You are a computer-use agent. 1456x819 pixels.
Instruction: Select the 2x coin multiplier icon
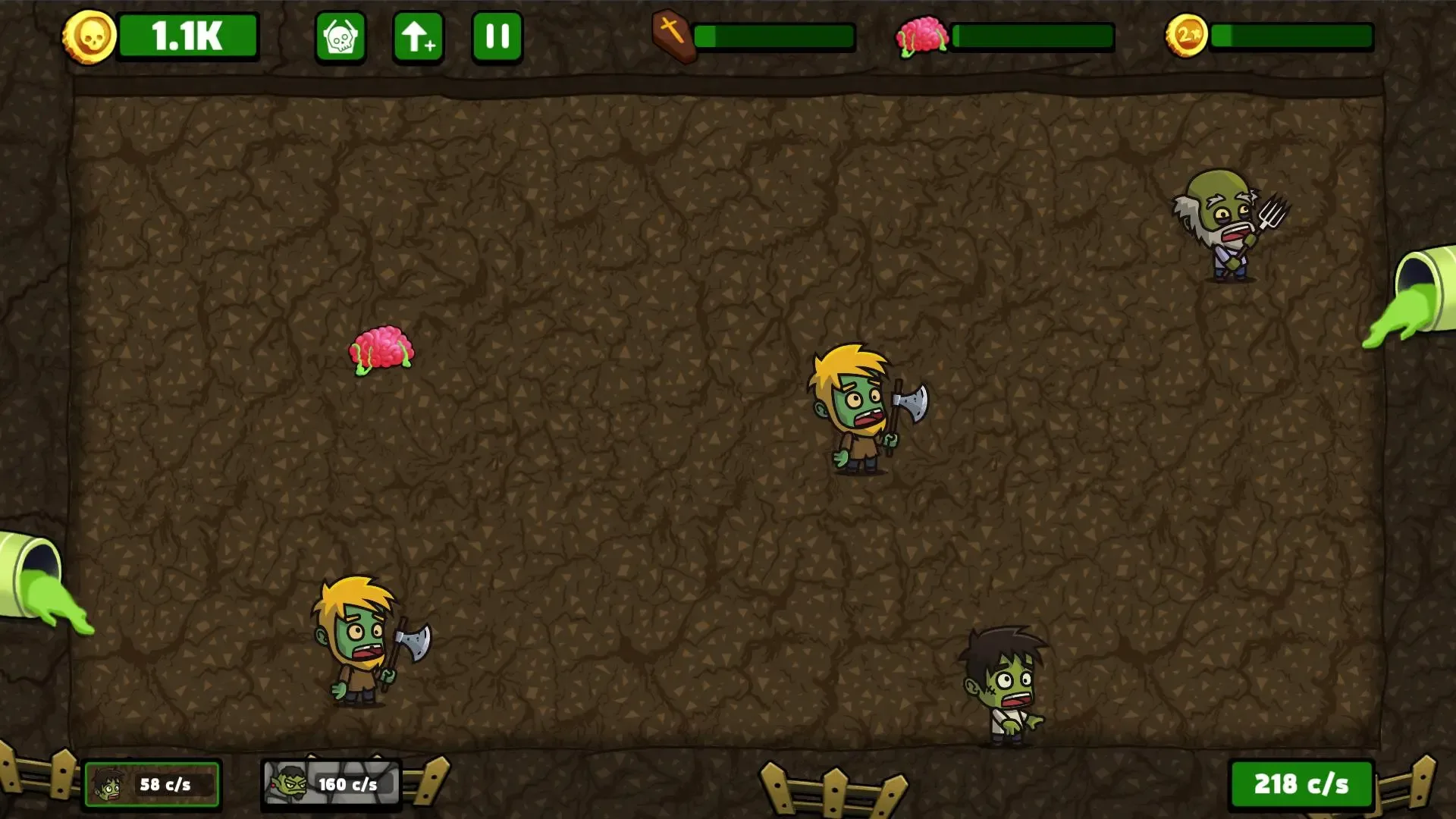pyautogui.click(x=1186, y=34)
